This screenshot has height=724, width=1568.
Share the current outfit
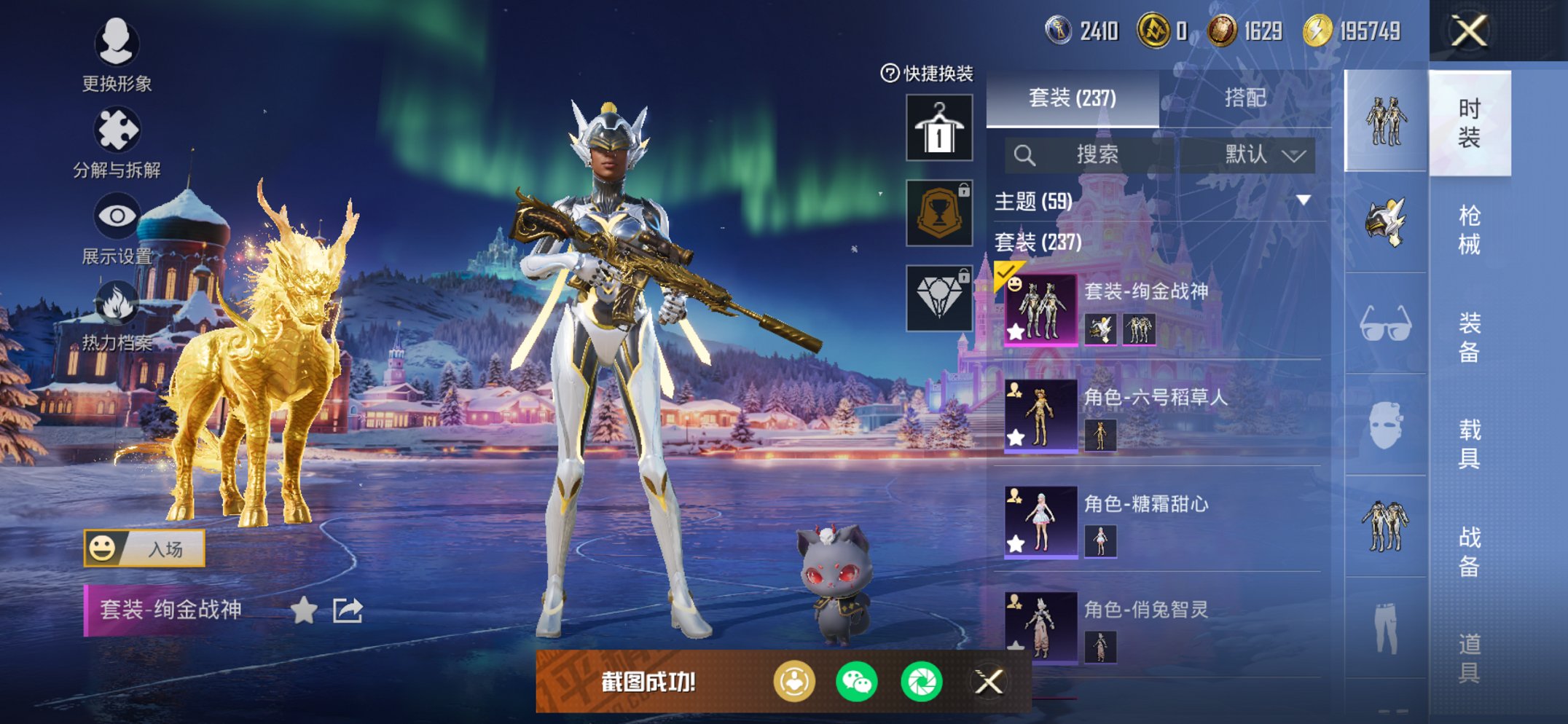(348, 610)
